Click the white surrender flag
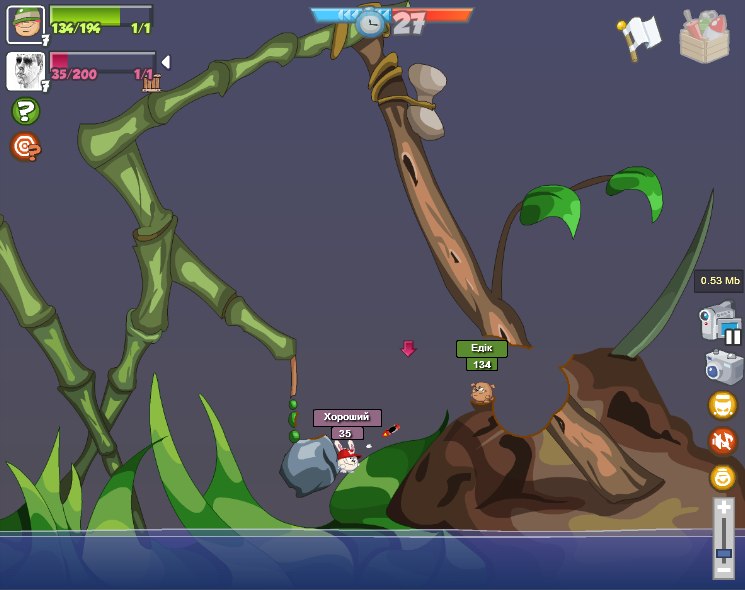This screenshot has height=590, width=745. point(639,37)
